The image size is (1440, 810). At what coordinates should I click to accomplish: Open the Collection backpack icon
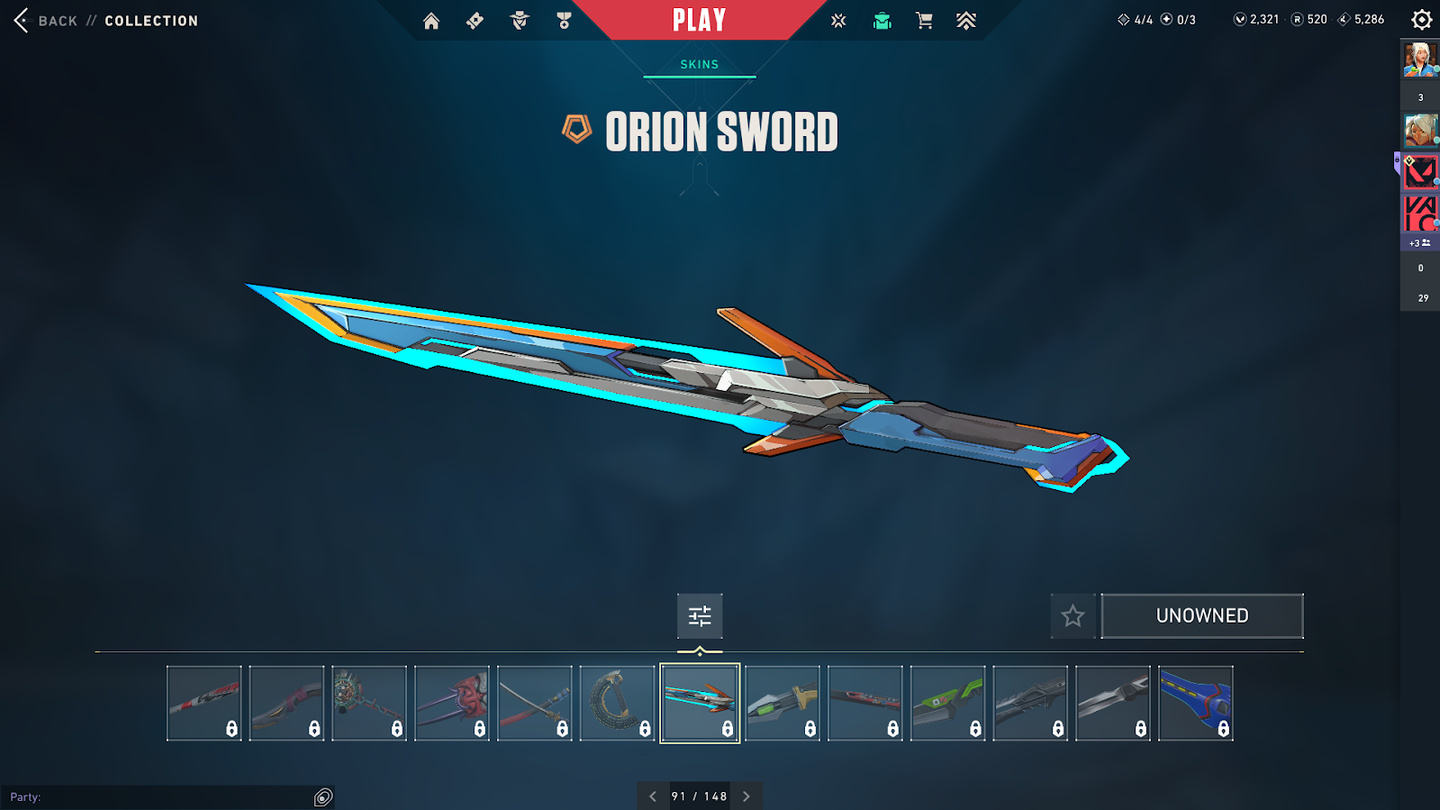click(x=881, y=21)
